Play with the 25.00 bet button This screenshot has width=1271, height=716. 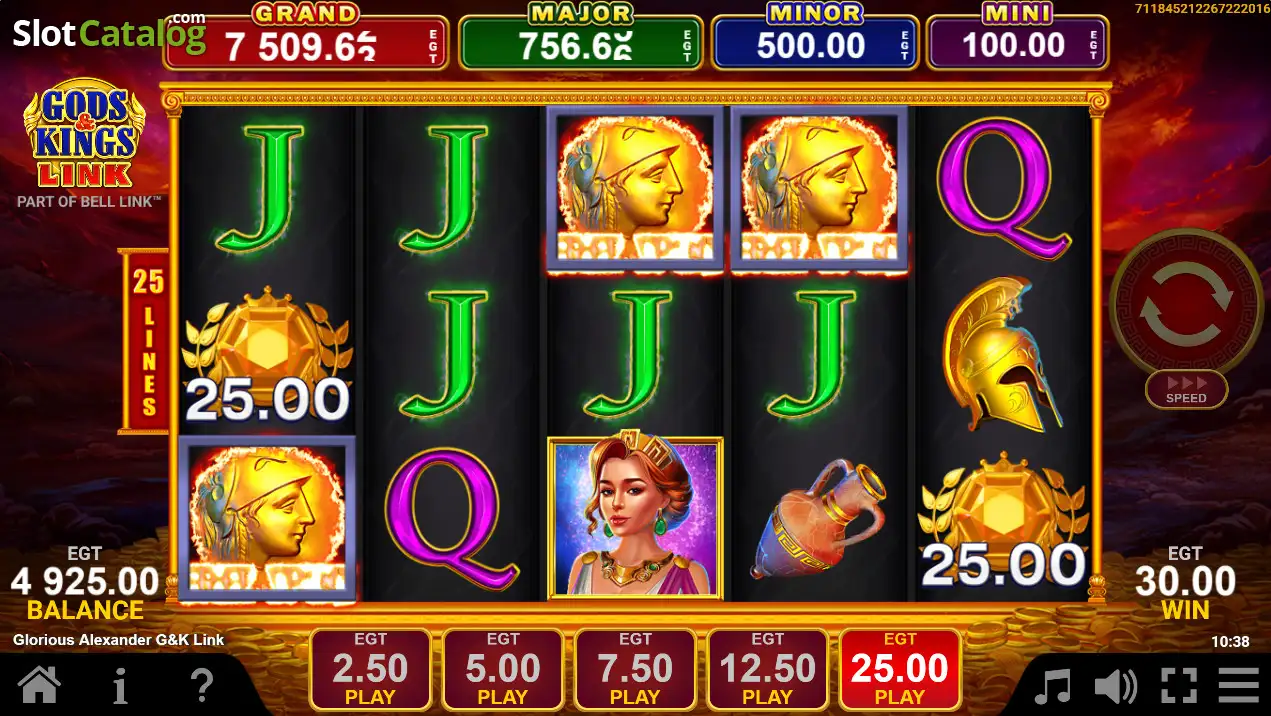point(900,670)
